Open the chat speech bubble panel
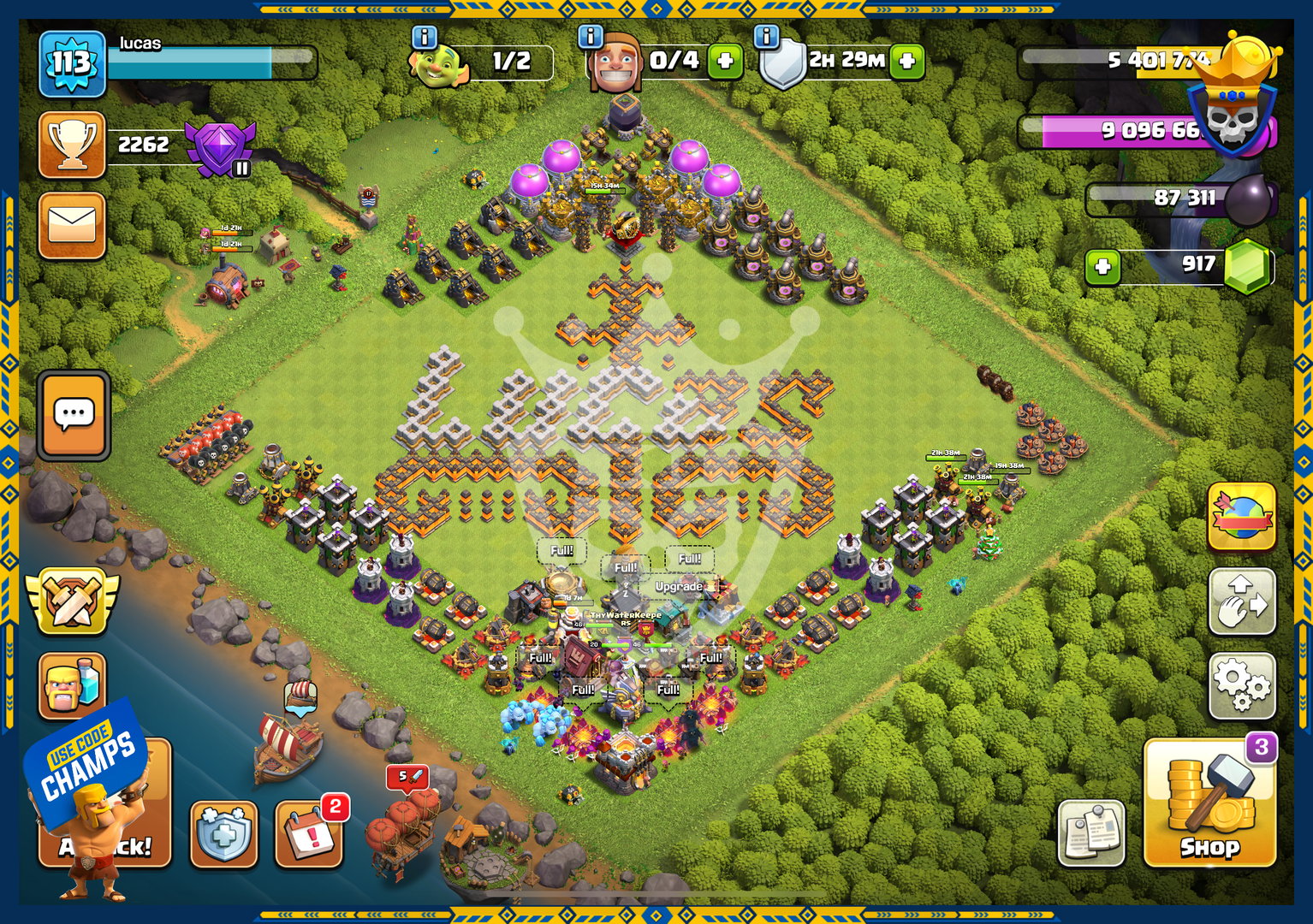The image size is (1313, 924). point(74,416)
